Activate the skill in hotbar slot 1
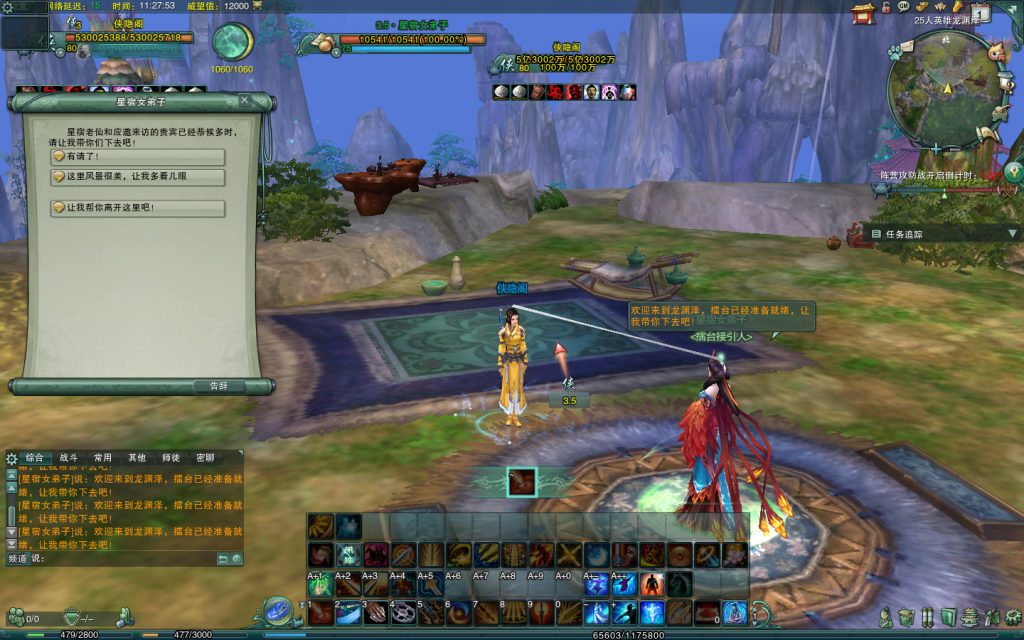 tap(321, 611)
